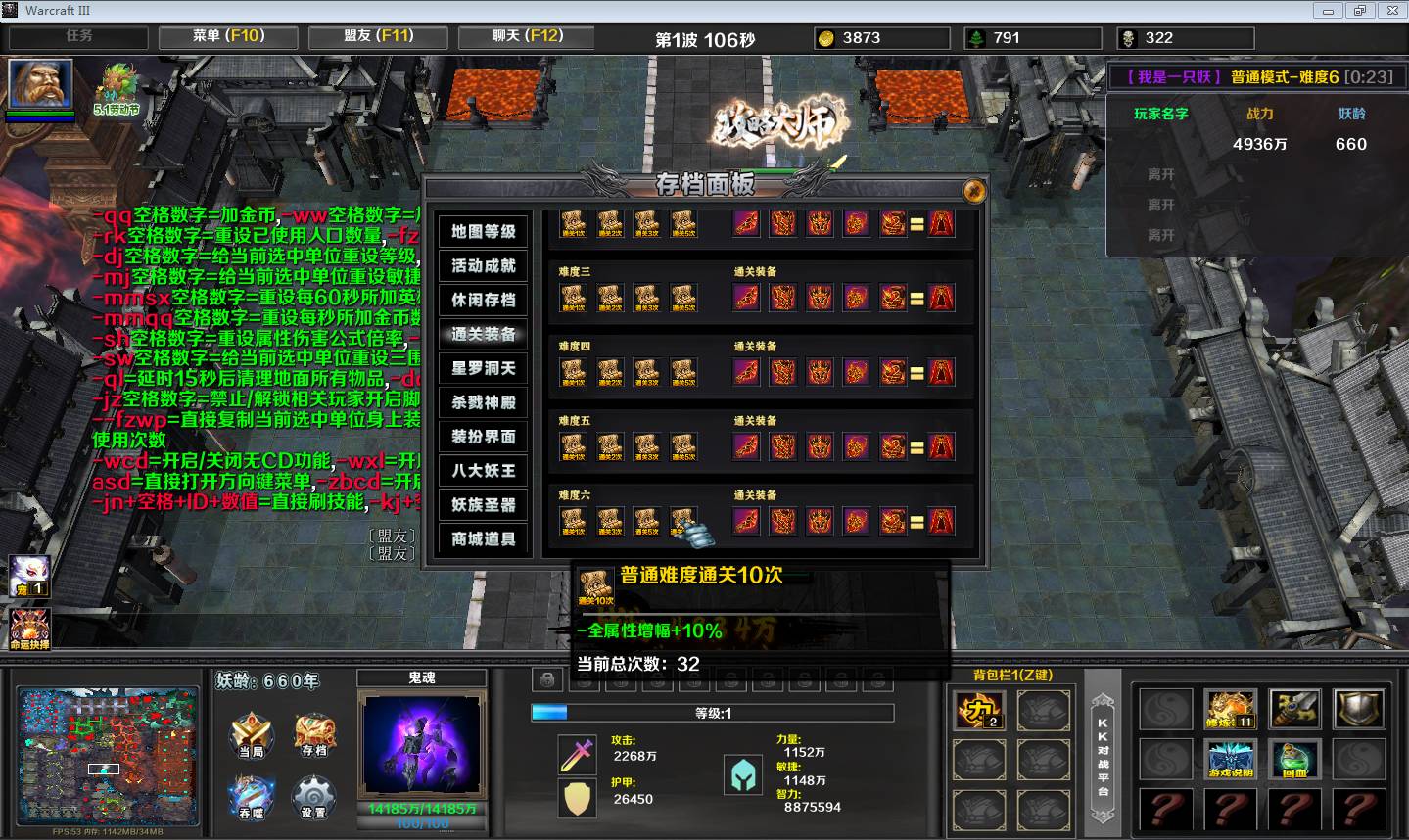Open the 菜单 (F10) menu
This screenshot has width=1409, height=840.
tap(228, 37)
